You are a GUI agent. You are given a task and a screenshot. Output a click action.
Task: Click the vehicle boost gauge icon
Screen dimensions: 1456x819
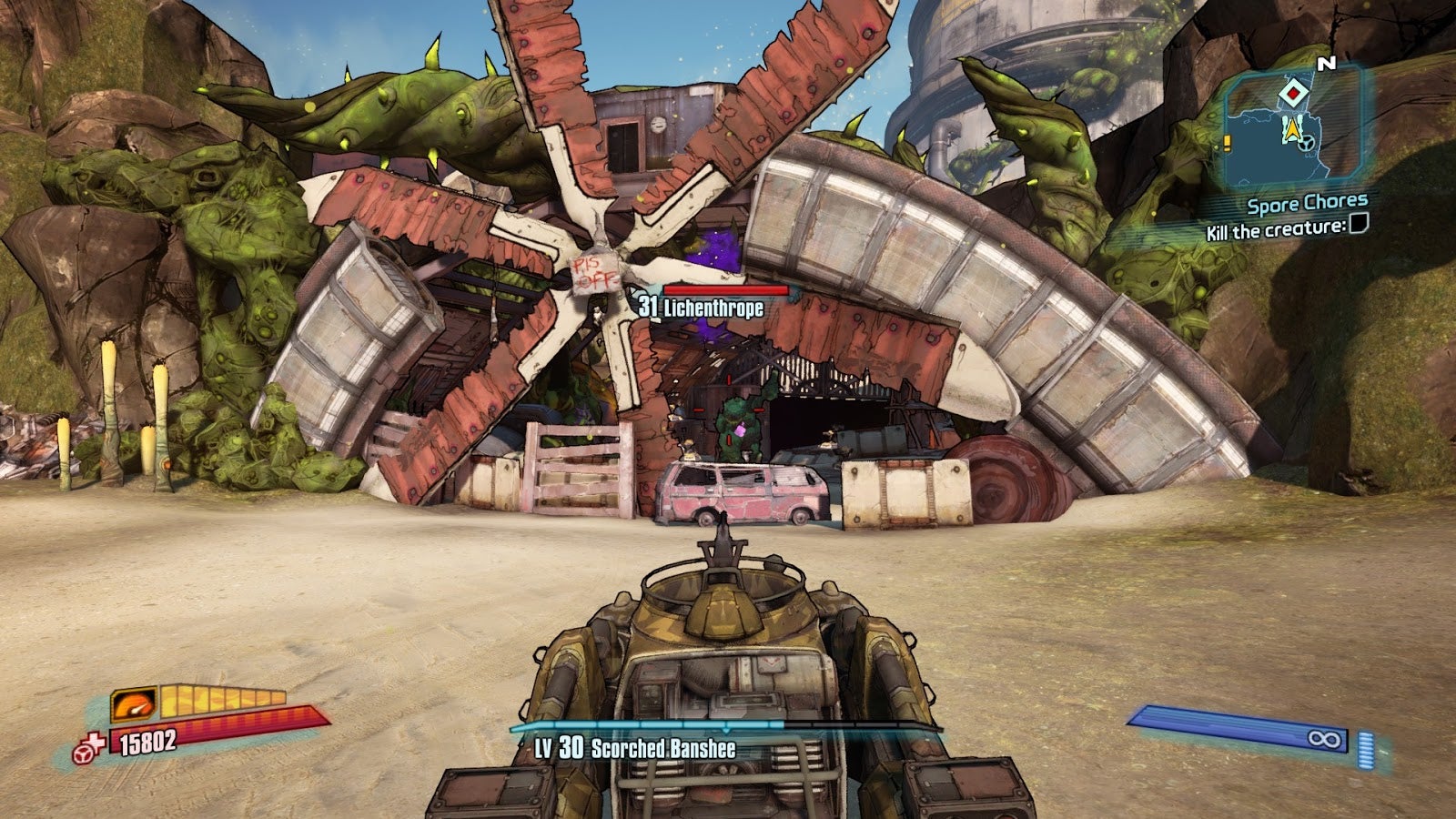point(133,703)
